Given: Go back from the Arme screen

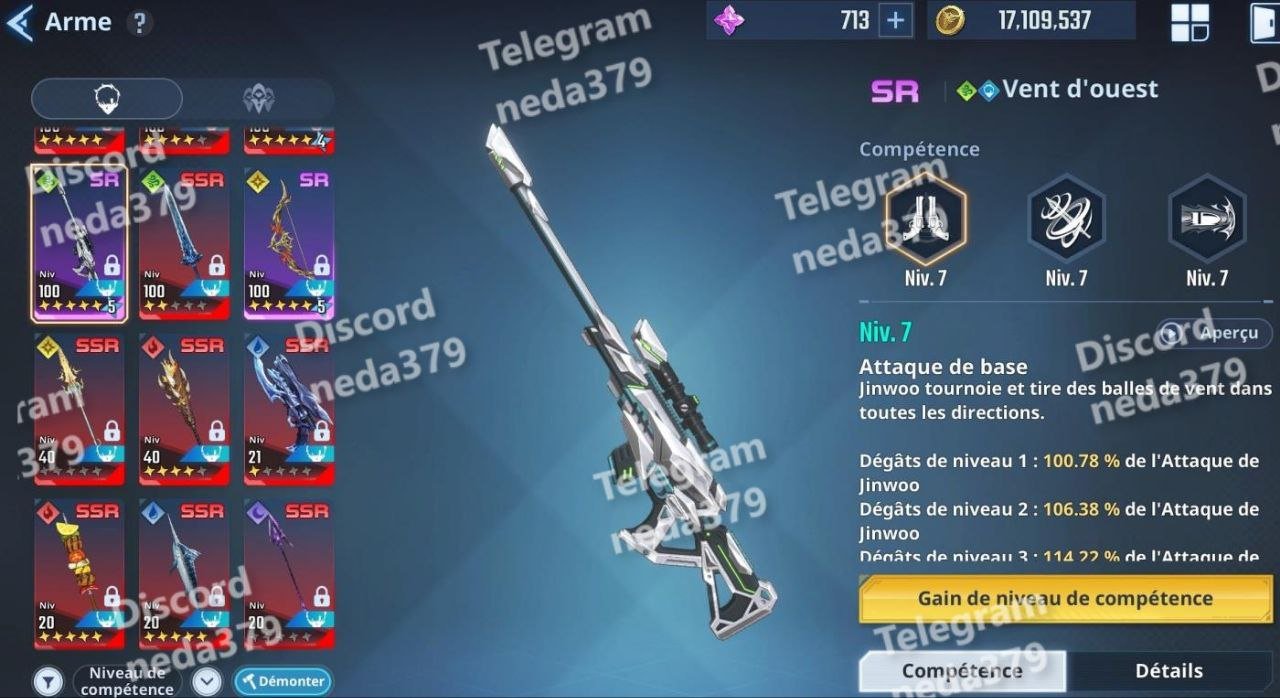Looking at the screenshot, I should click(x=20, y=22).
